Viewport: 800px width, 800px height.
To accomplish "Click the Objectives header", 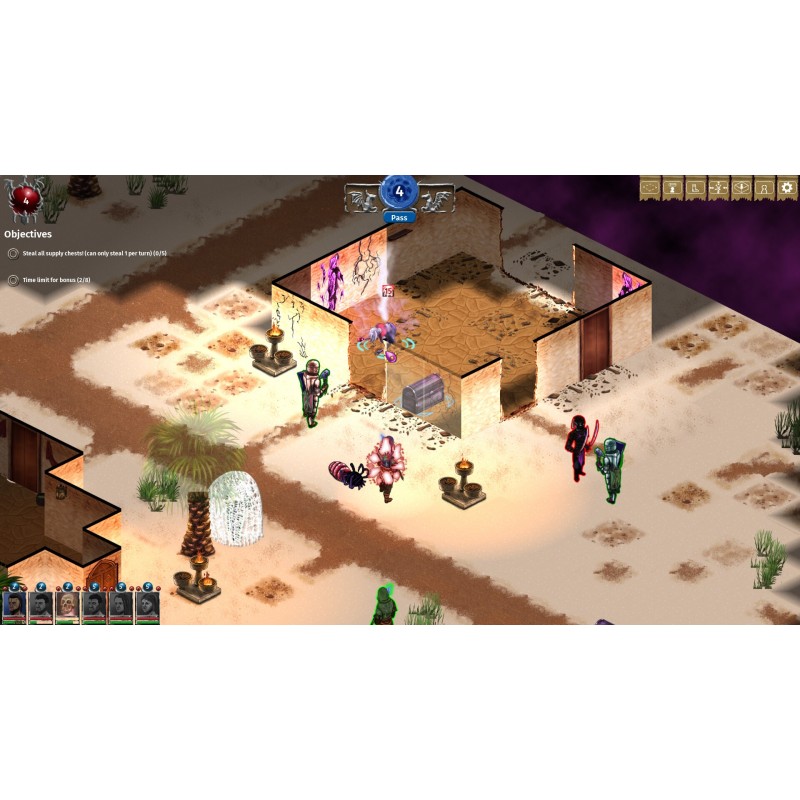I will click(28, 234).
